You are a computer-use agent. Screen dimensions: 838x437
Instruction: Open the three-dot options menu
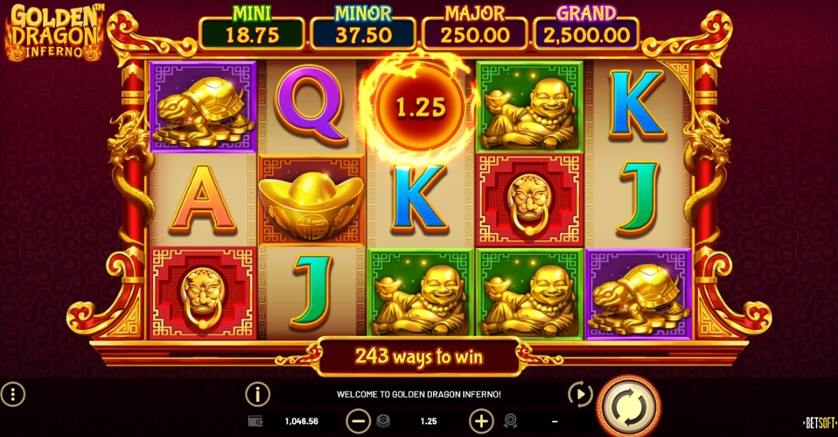pos(13,394)
